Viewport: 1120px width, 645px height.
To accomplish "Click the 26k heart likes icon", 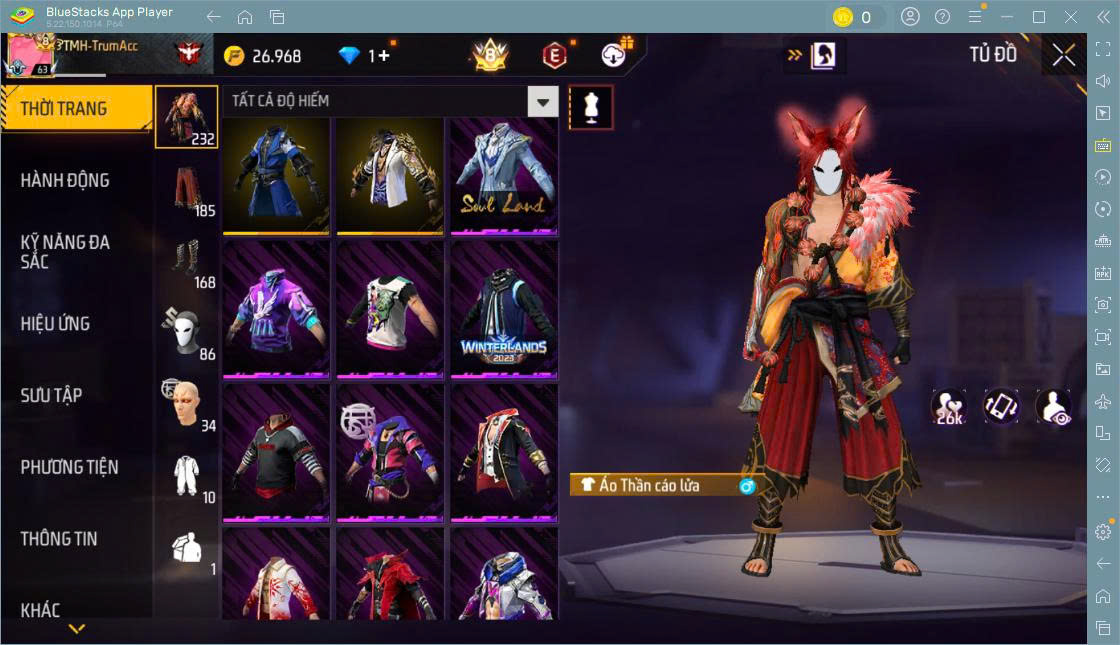I will tap(949, 407).
